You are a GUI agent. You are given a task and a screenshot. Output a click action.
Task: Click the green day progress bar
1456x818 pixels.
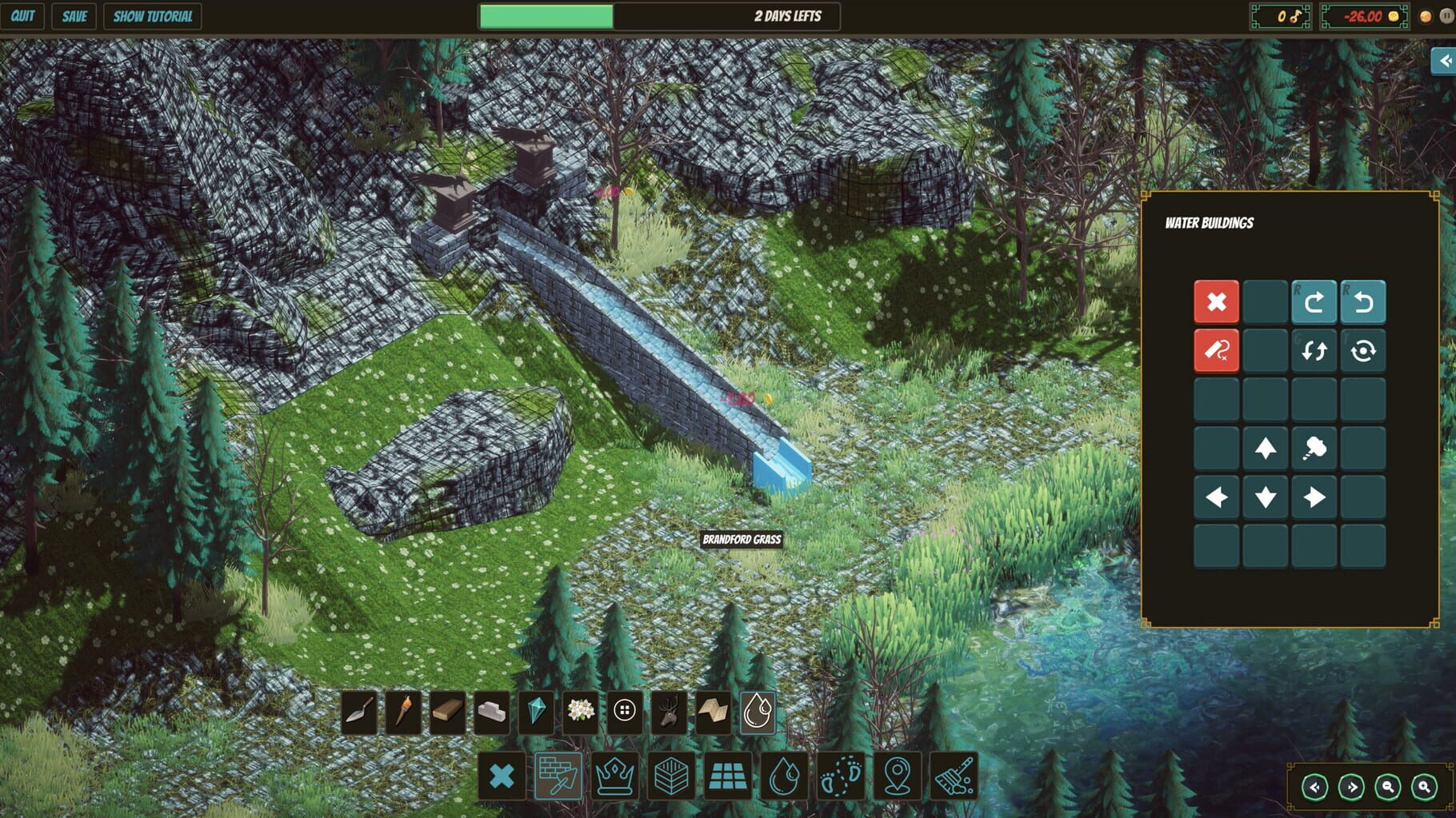click(x=545, y=15)
